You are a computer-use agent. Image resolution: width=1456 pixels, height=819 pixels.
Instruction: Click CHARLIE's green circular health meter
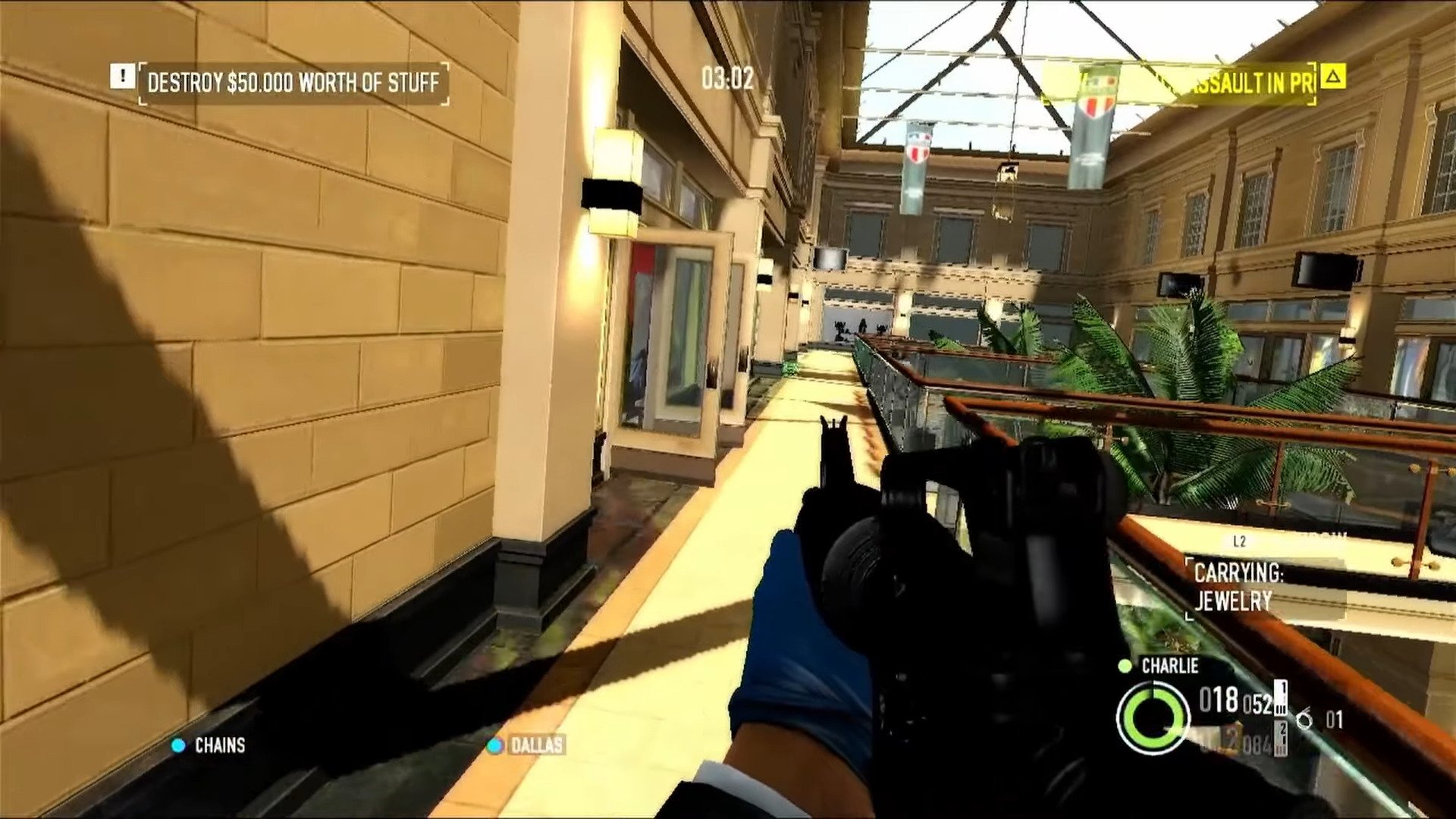(1153, 717)
